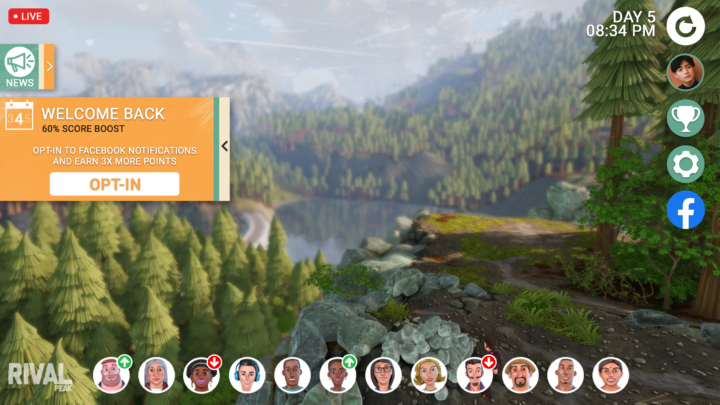Click the LIVE indicator badge
720x405 pixels.
(28, 16)
